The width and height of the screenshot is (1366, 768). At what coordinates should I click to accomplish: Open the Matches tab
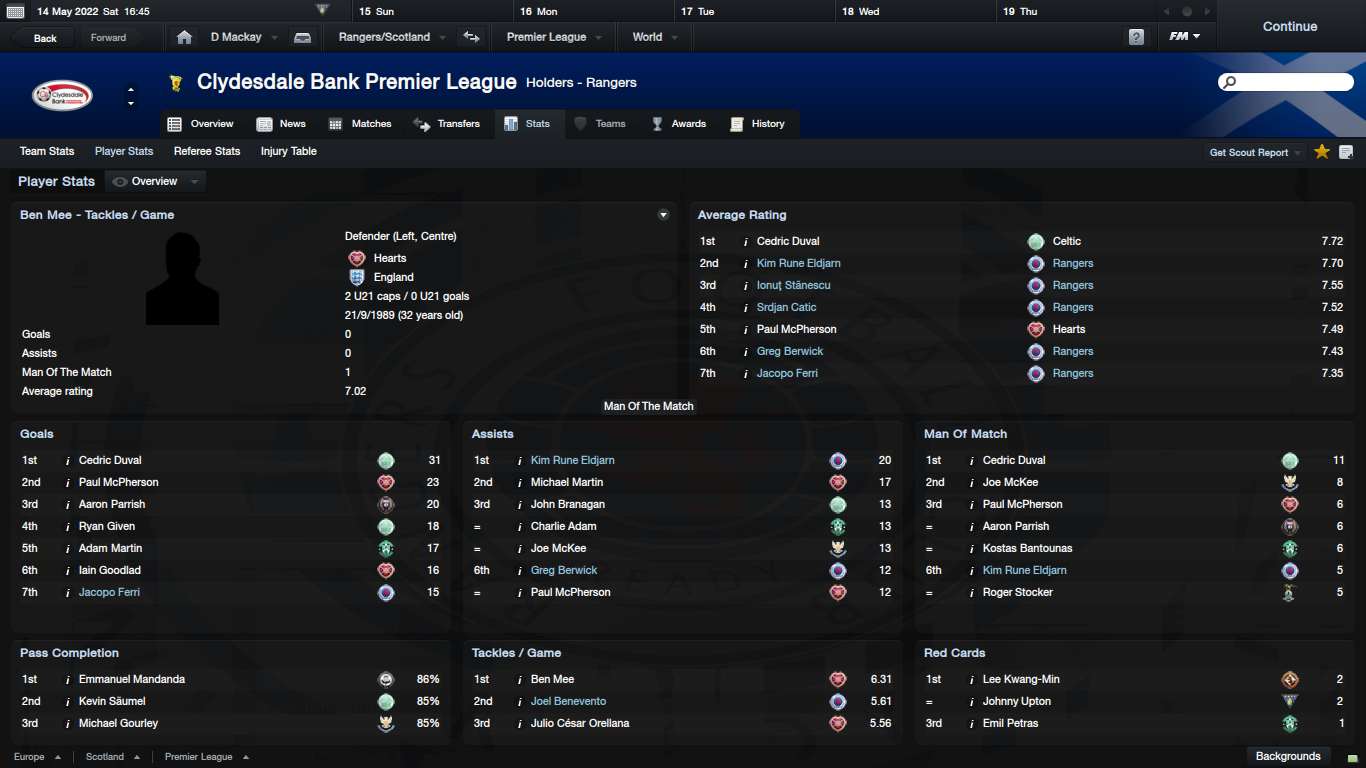coord(361,124)
